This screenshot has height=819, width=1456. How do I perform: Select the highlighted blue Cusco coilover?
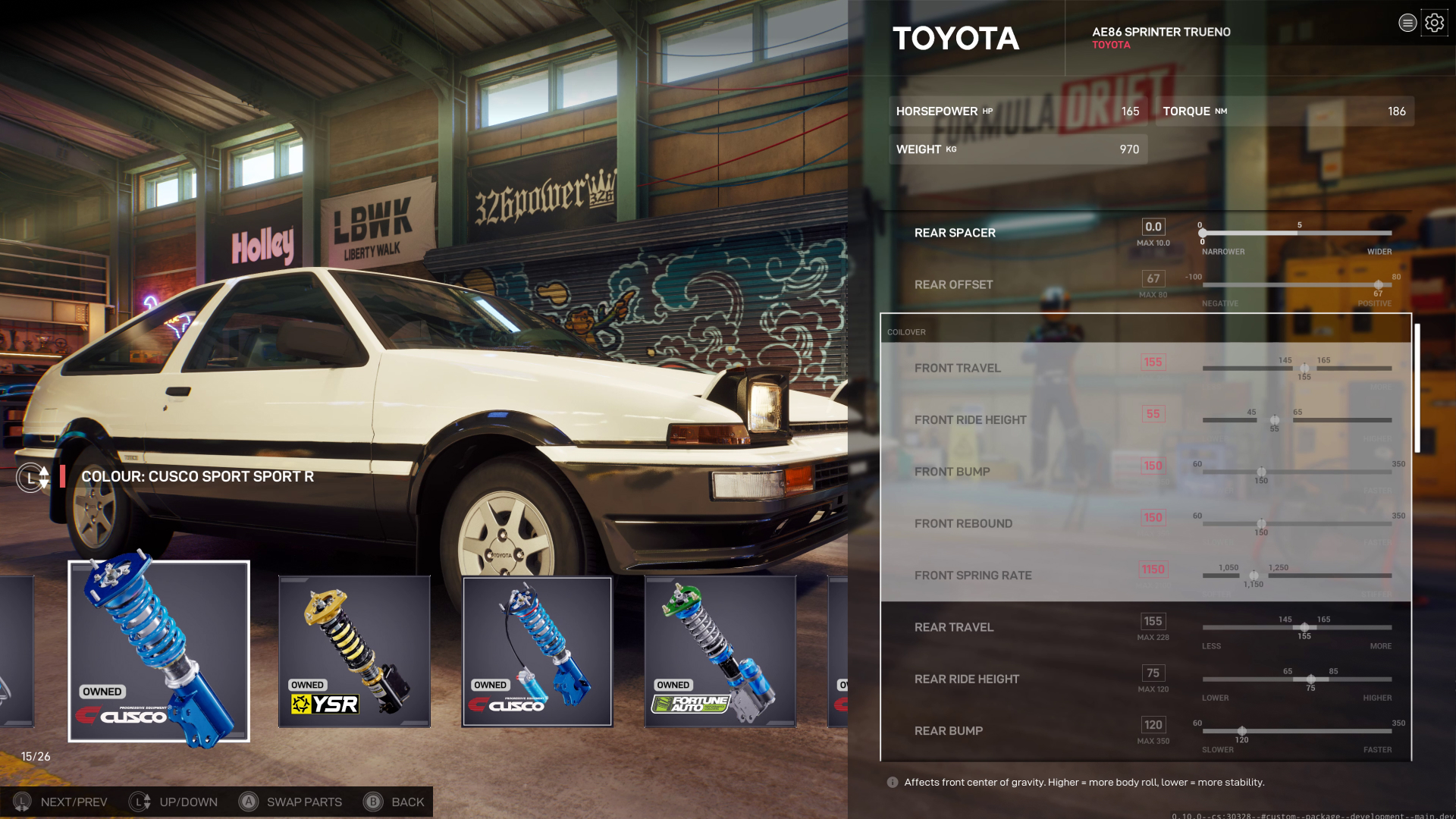[x=159, y=651]
